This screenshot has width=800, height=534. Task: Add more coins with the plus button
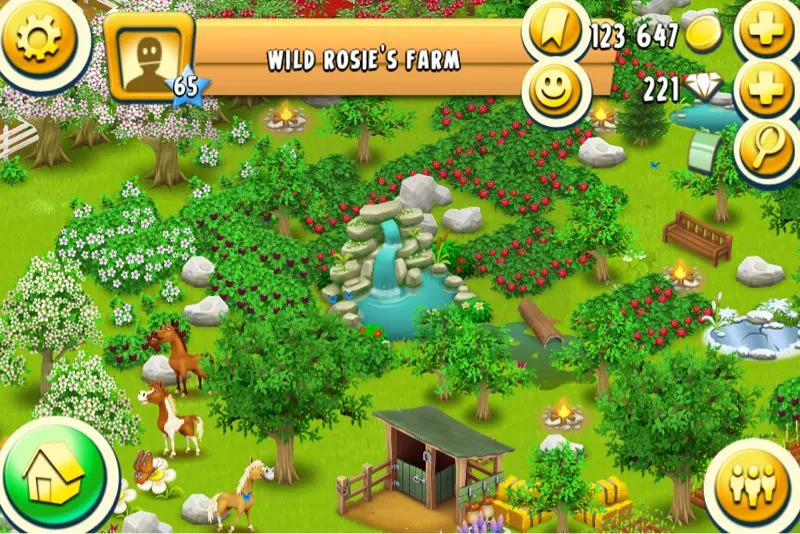point(768,32)
